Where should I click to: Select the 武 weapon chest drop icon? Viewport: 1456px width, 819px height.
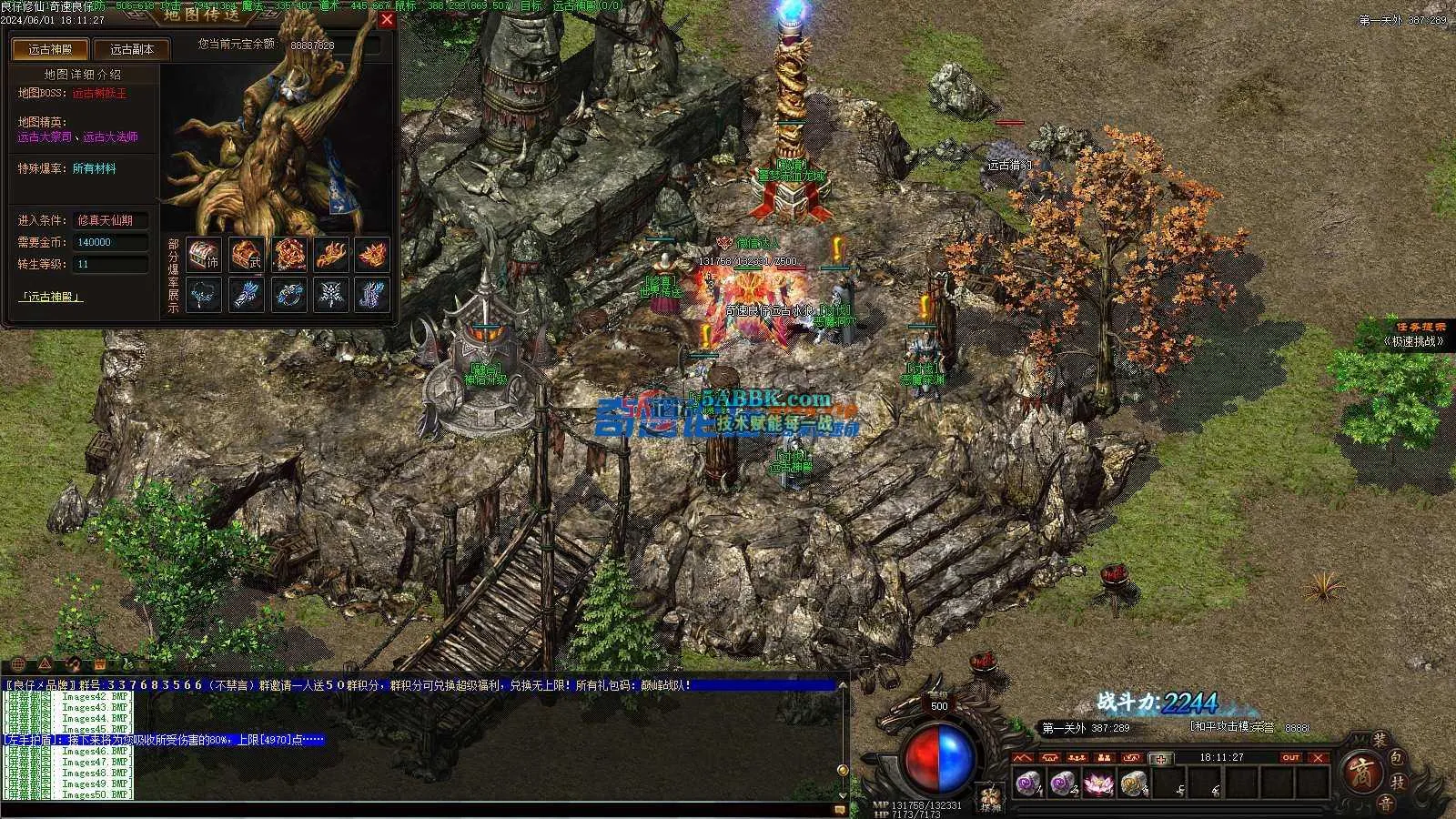[246, 254]
